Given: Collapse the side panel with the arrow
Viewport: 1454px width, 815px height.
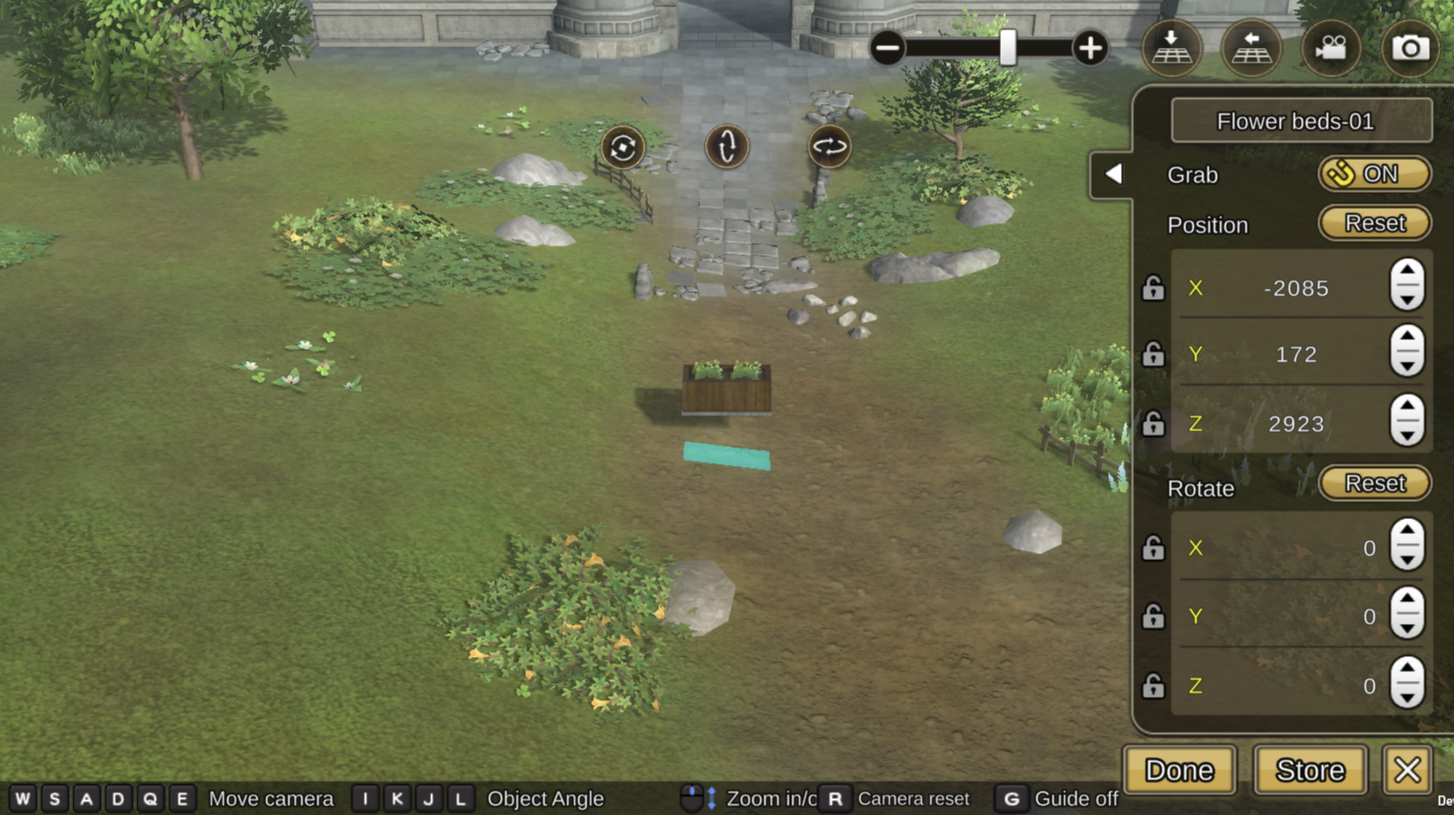Looking at the screenshot, I should click(1113, 174).
